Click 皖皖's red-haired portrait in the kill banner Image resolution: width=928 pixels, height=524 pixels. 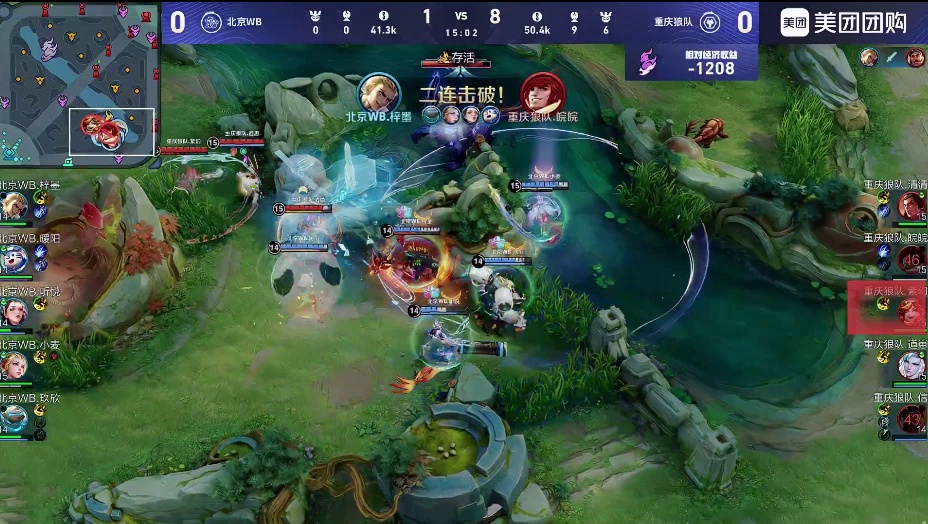[542, 93]
